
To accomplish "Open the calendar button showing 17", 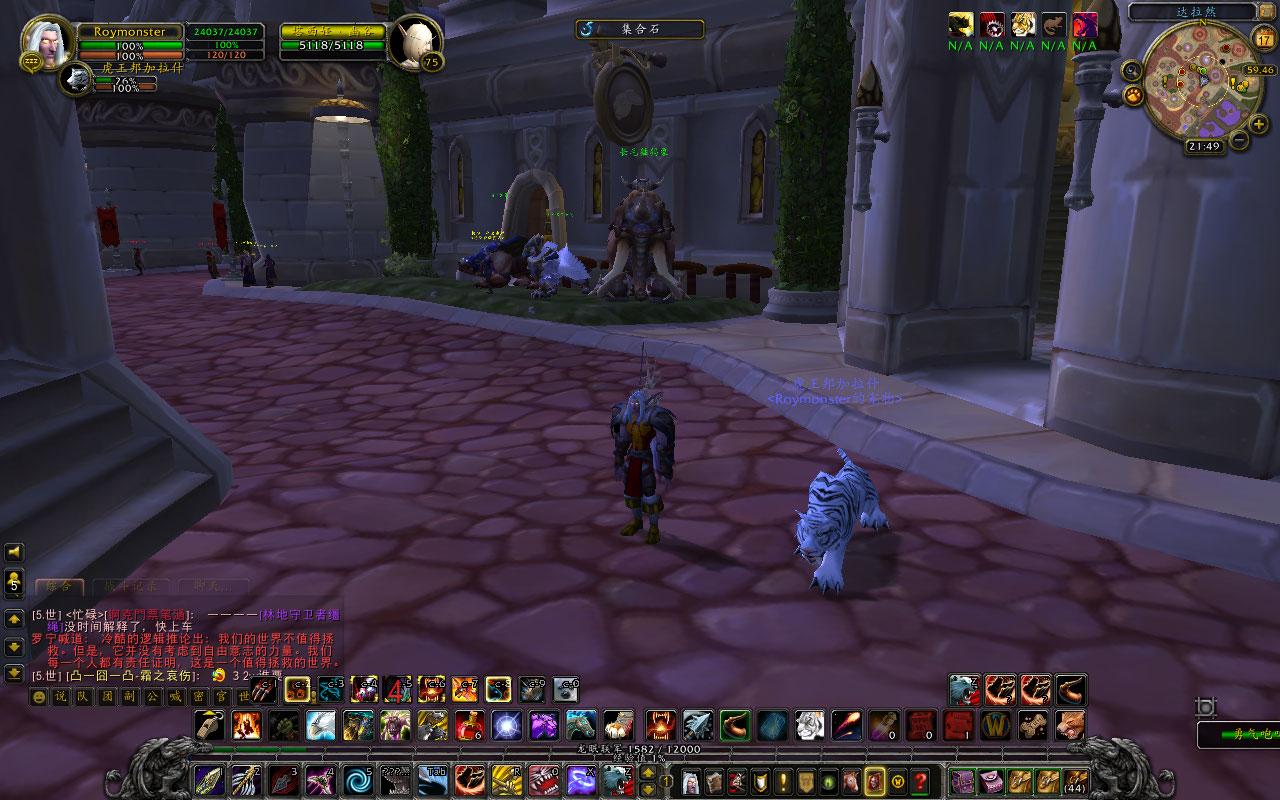I will coord(1263,39).
